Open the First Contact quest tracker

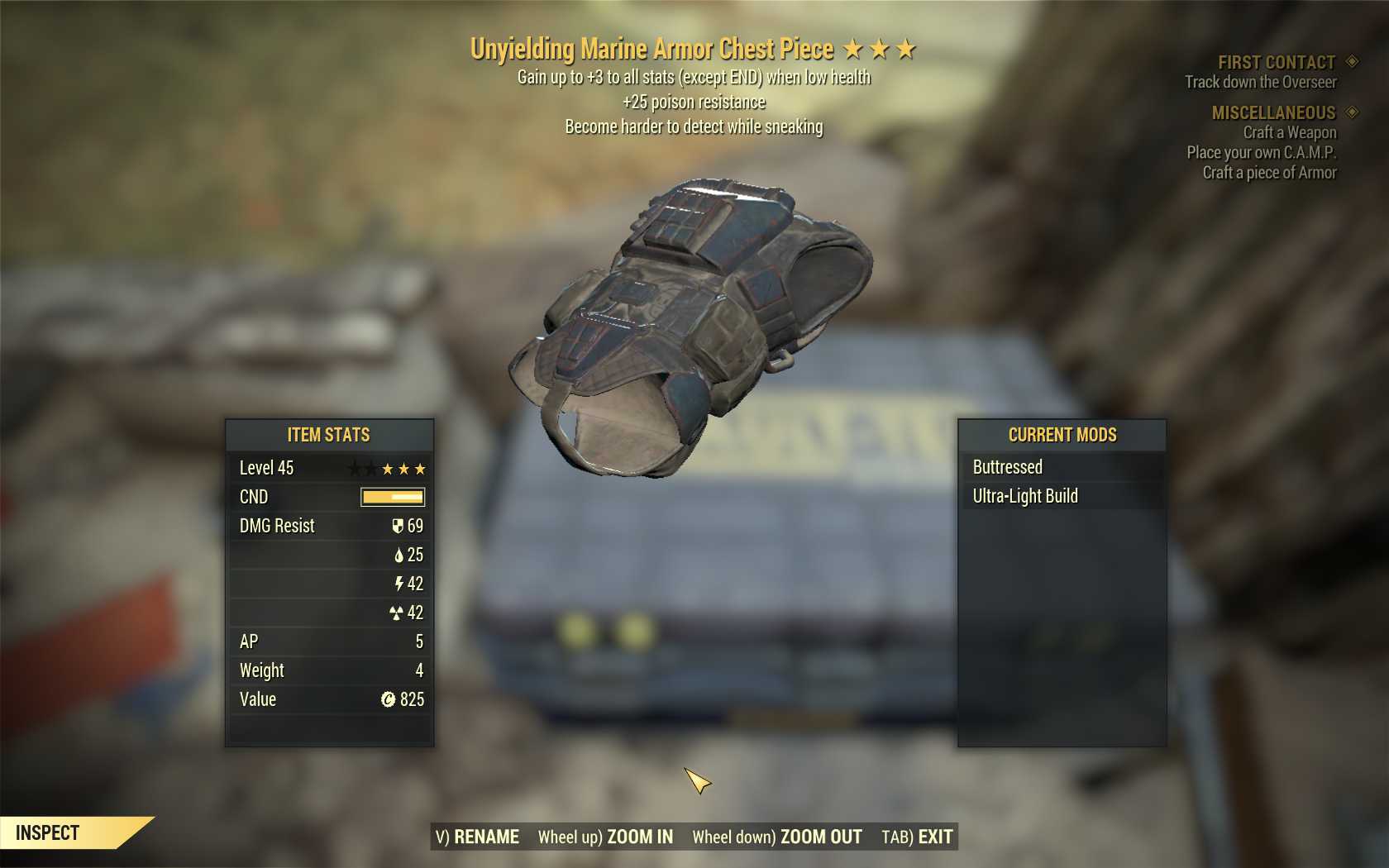point(1276,63)
